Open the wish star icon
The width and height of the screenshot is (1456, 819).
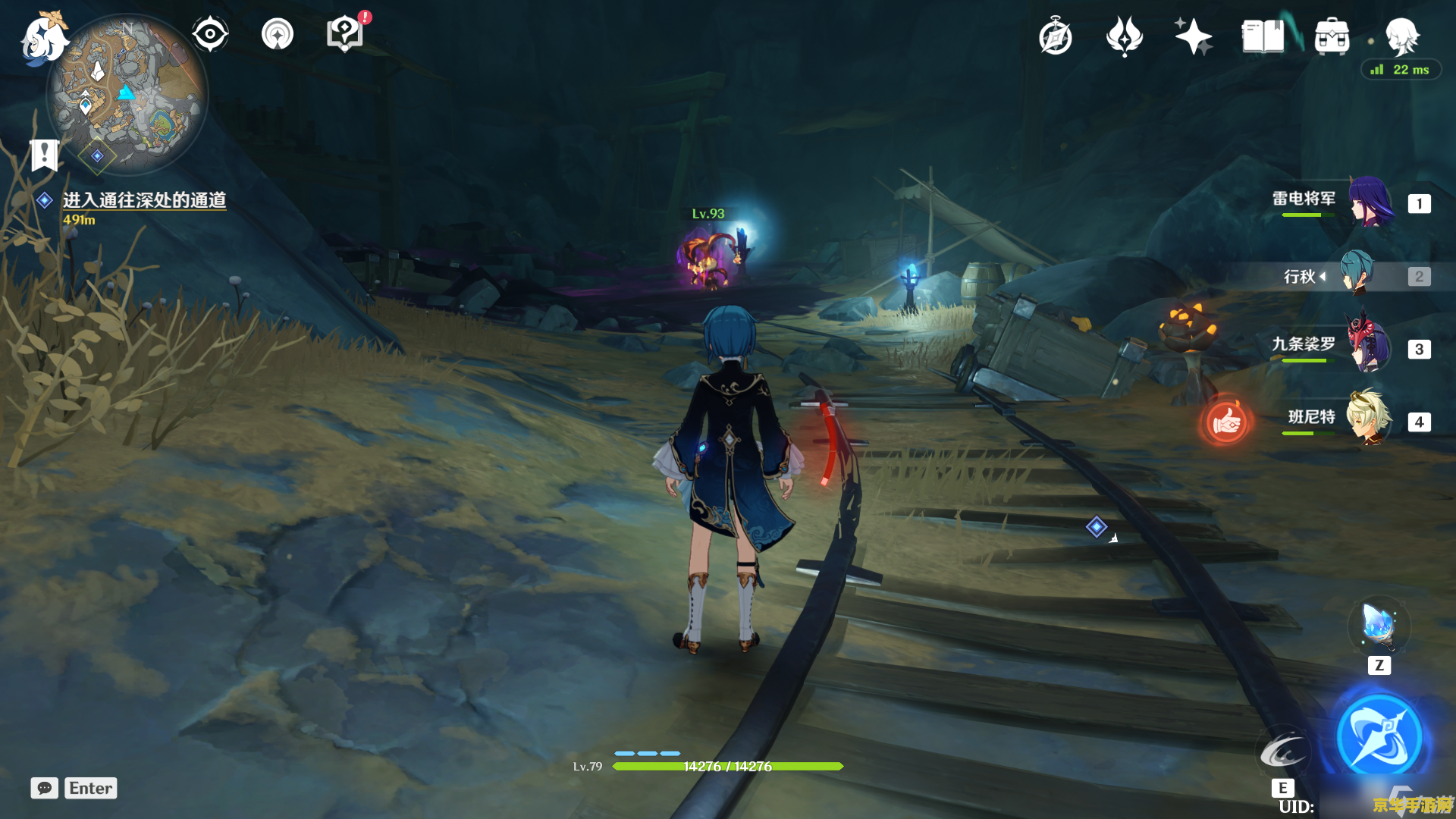(1193, 36)
